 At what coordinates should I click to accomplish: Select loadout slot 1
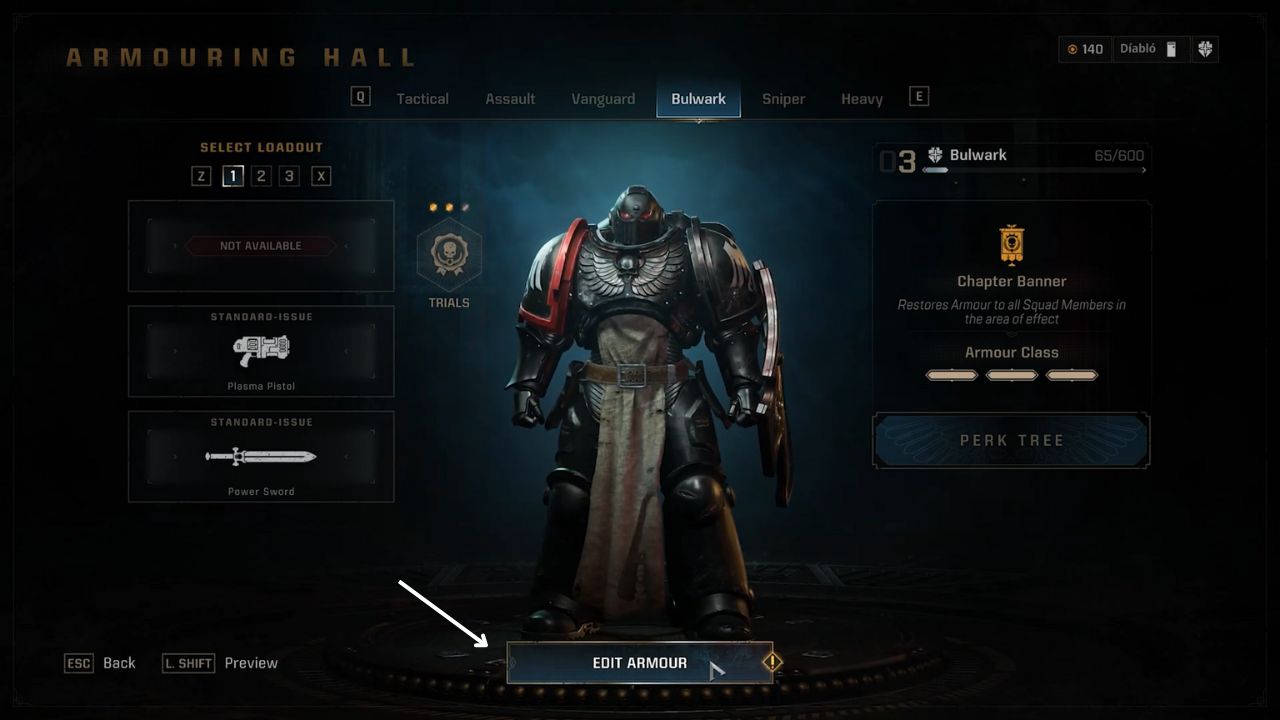click(233, 175)
